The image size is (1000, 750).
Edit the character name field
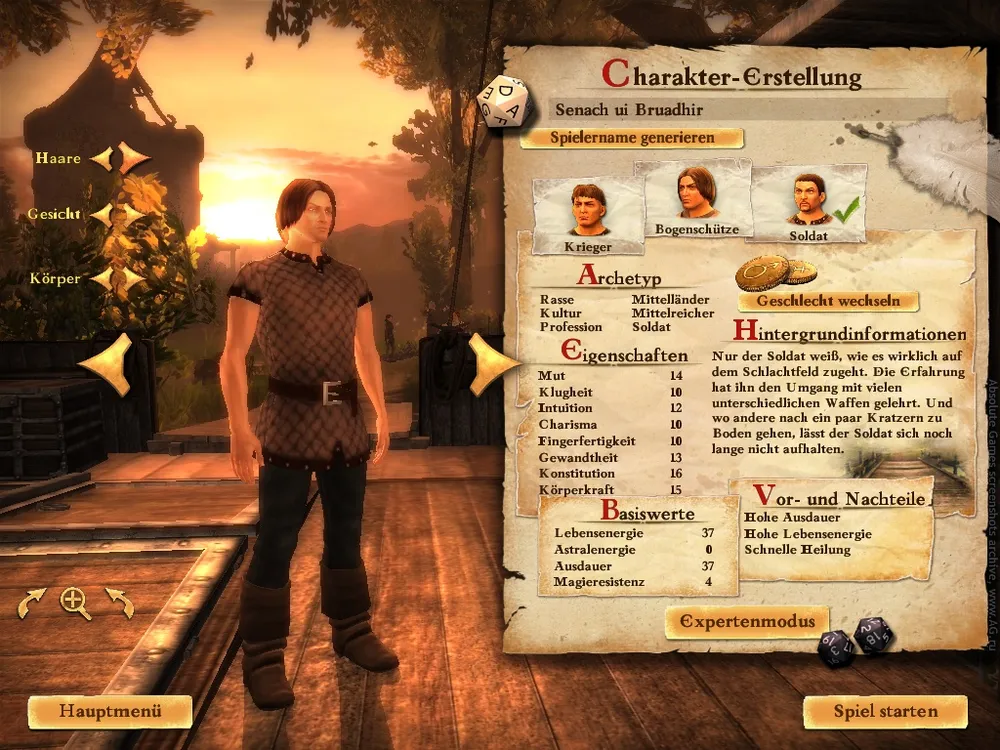click(x=748, y=108)
